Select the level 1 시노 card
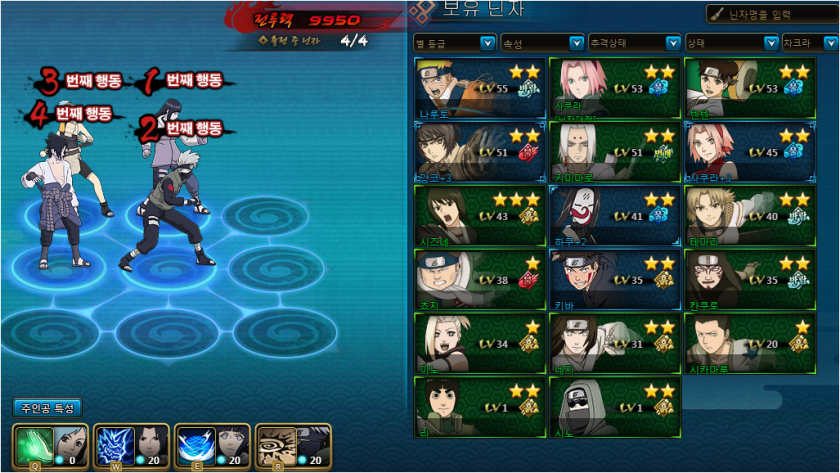 click(614, 407)
